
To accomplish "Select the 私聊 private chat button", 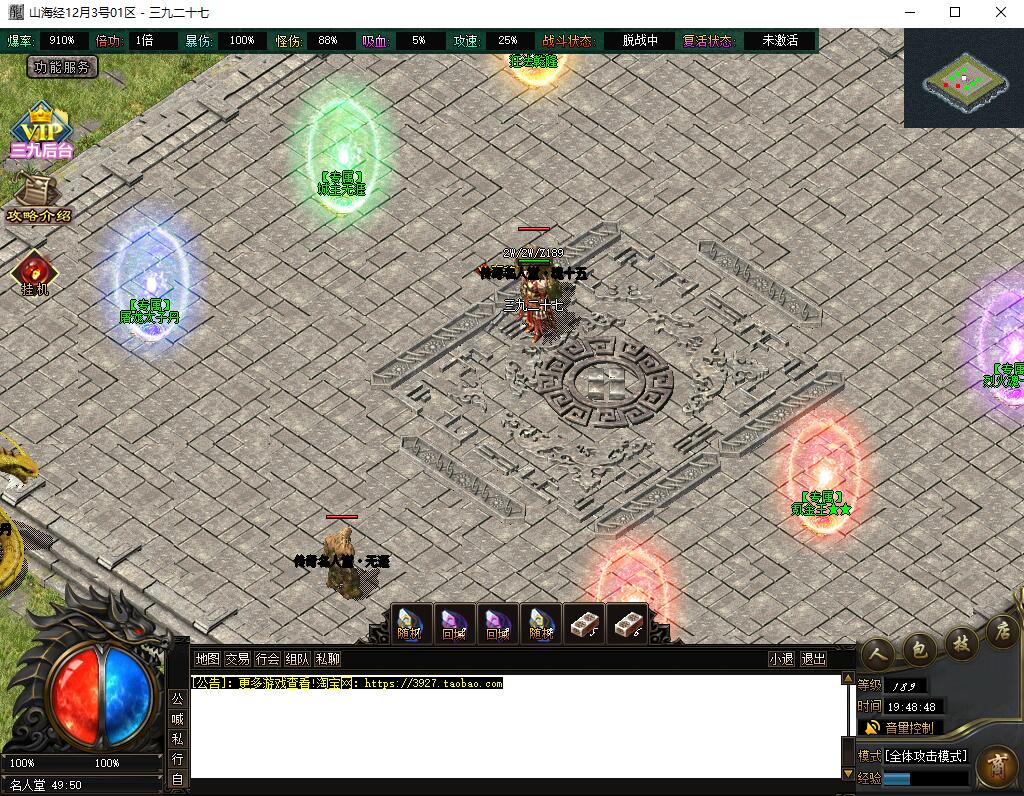I will (x=327, y=659).
